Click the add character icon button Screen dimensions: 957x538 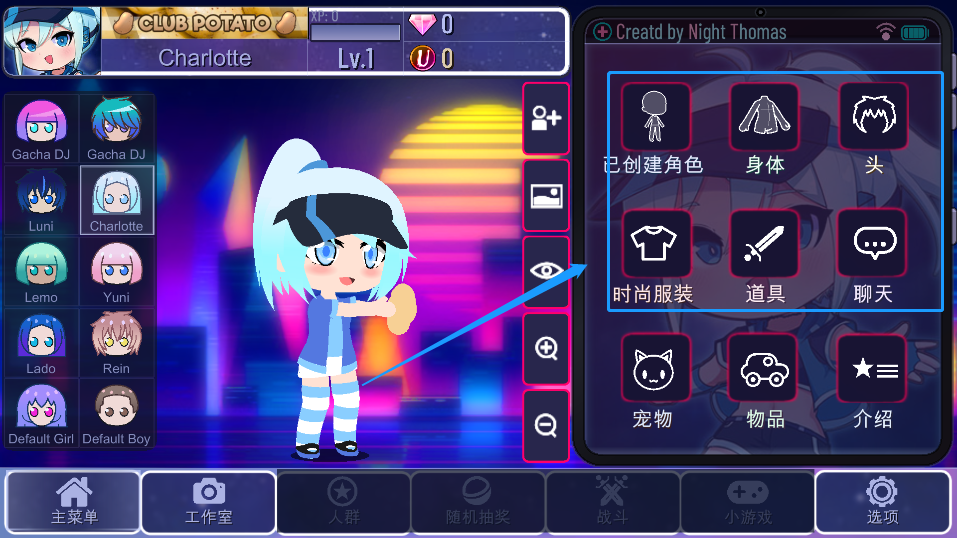click(546, 119)
